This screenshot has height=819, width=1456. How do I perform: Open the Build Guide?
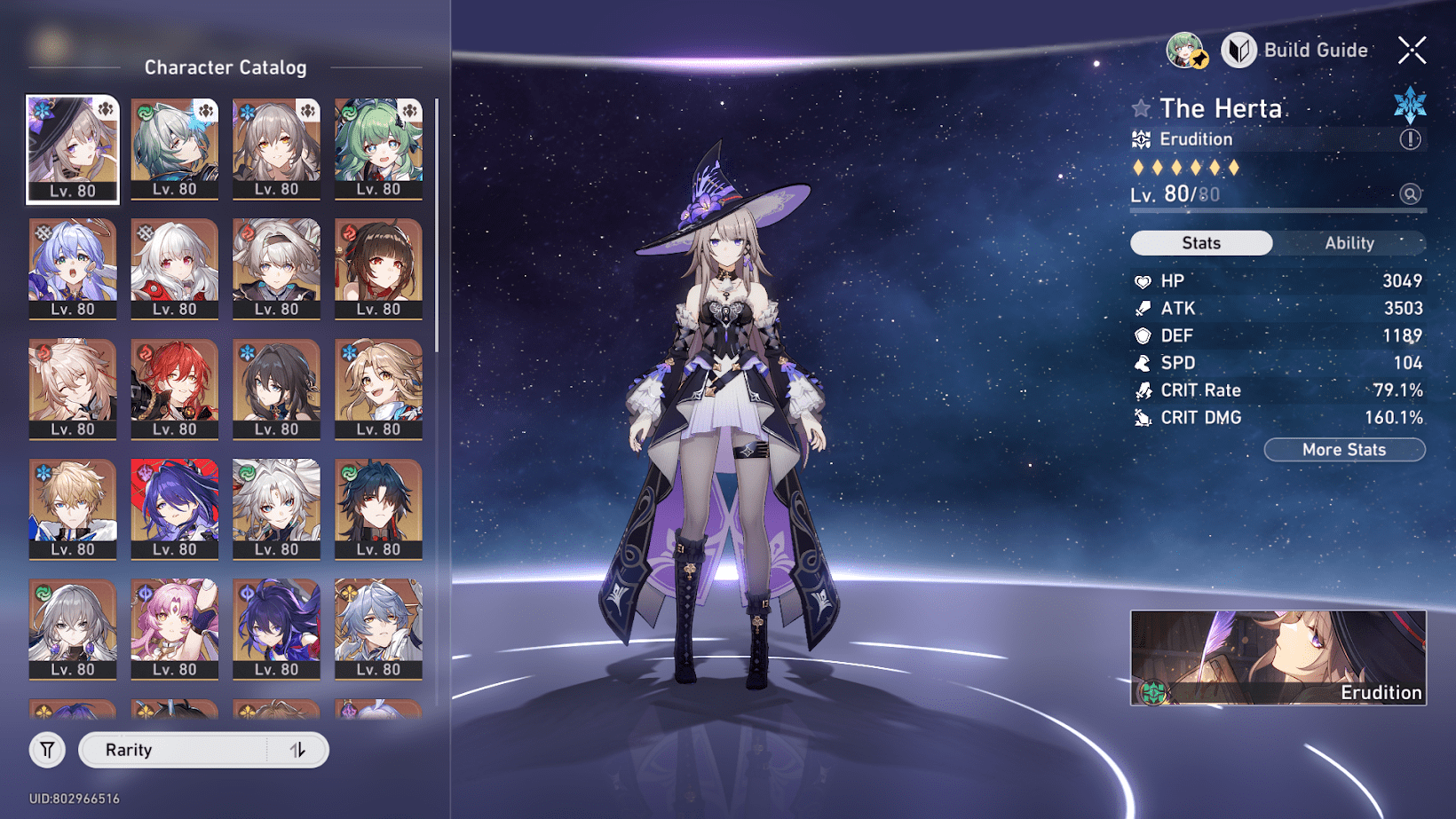pyautogui.click(x=1295, y=51)
